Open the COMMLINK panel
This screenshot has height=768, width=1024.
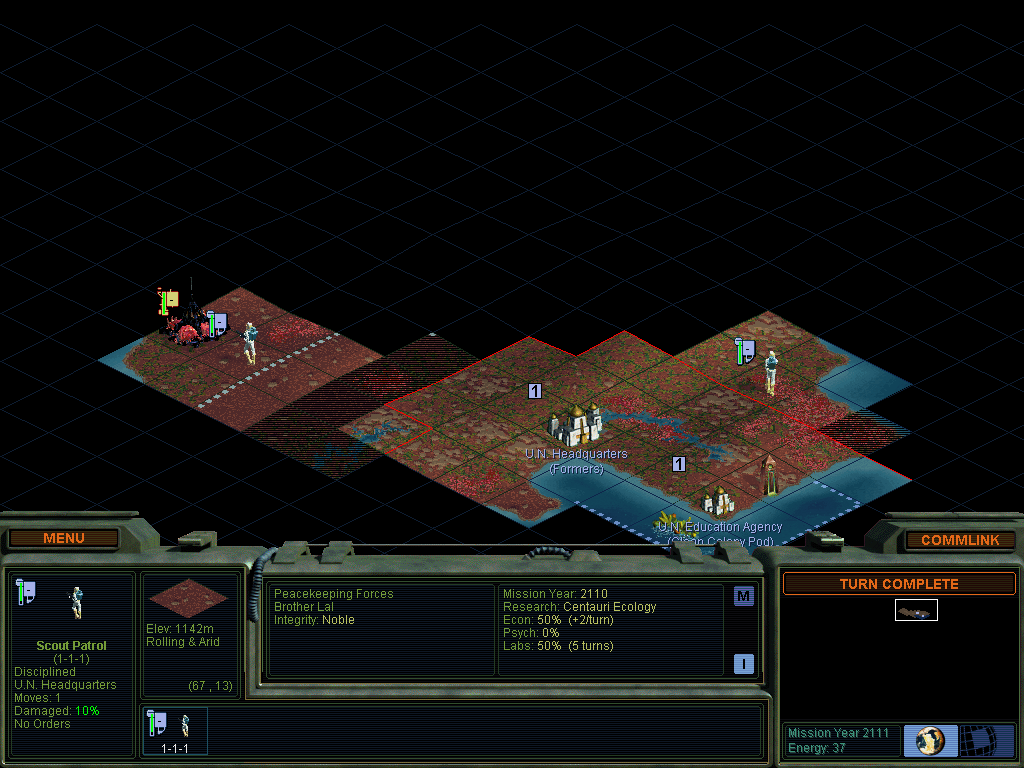(959, 540)
